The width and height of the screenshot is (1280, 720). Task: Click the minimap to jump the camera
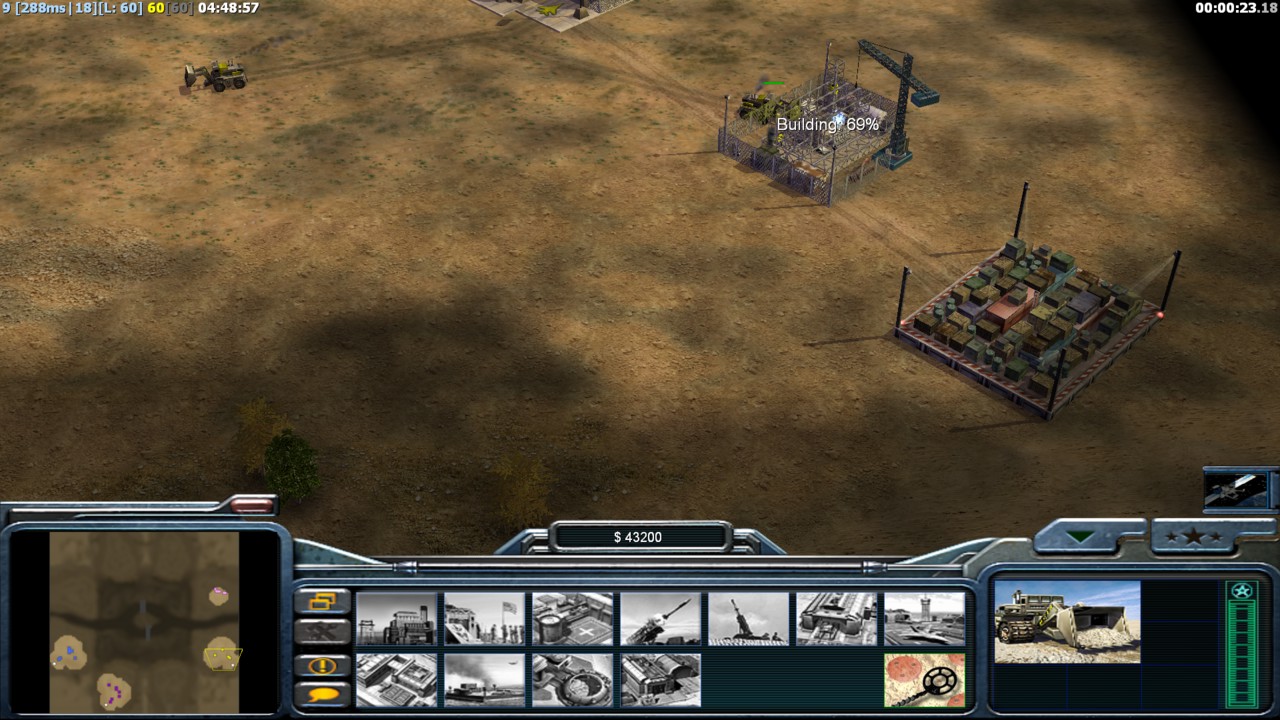145,620
